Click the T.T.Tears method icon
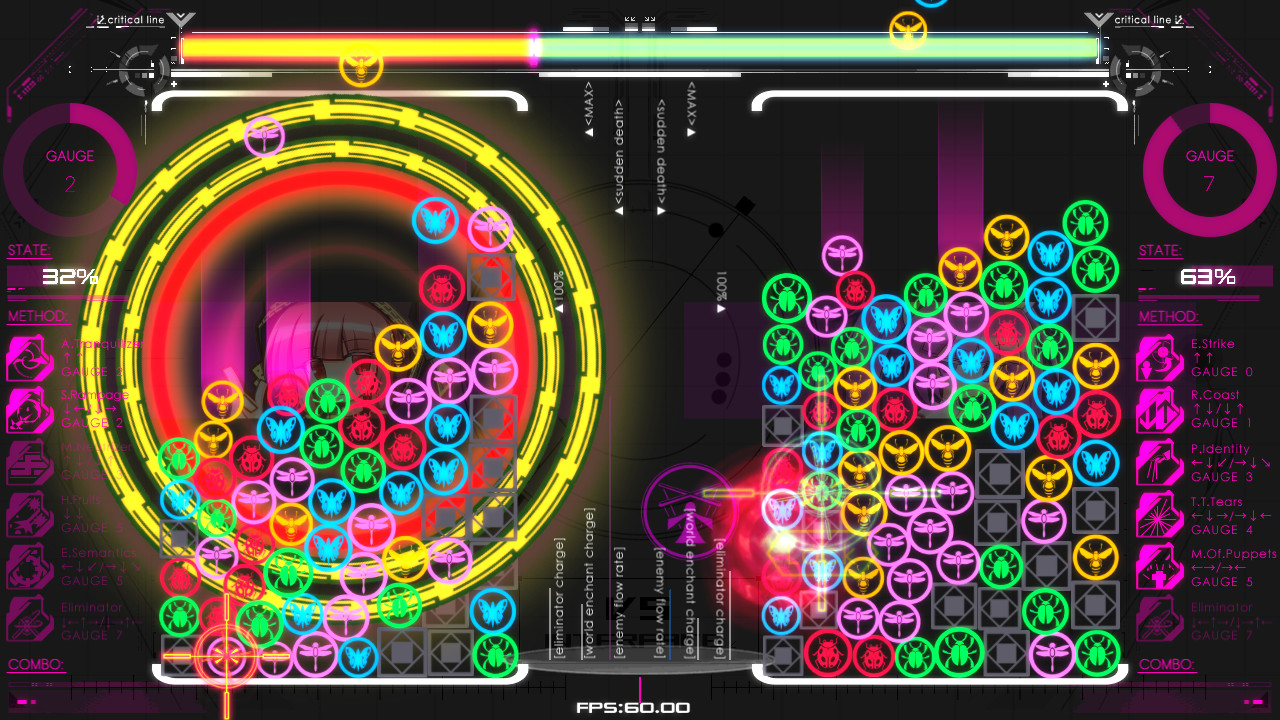Image resolution: width=1280 pixels, height=720 pixels. pos(1160,514)
